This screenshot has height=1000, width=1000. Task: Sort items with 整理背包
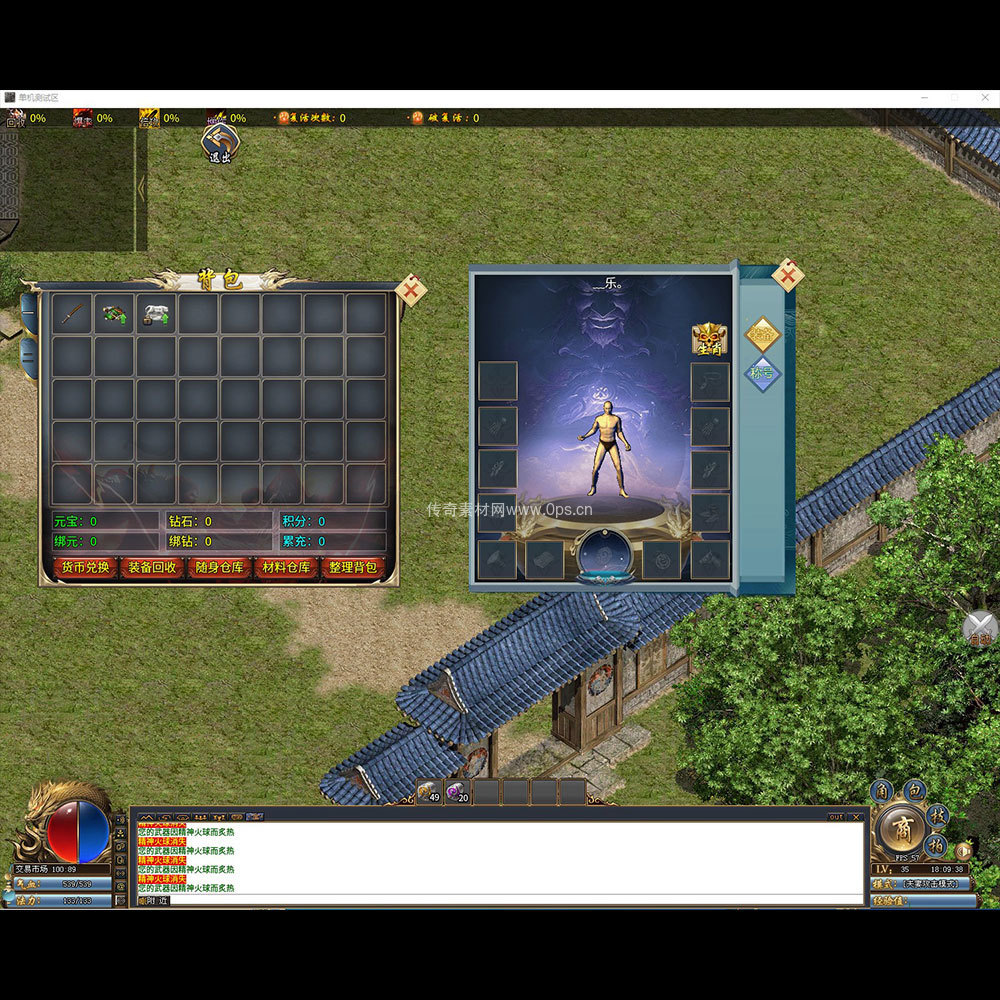coord(353,567)
